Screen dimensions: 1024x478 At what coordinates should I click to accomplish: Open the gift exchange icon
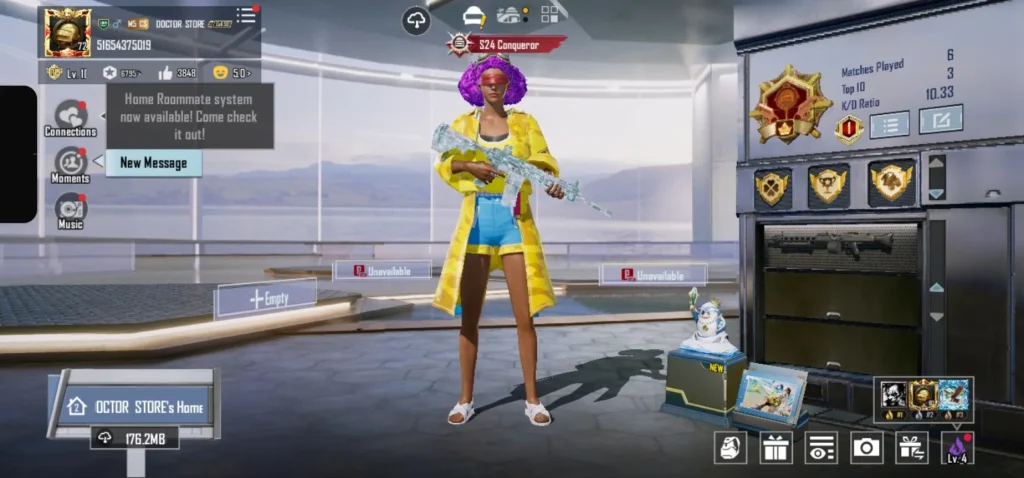pos(911,447)
